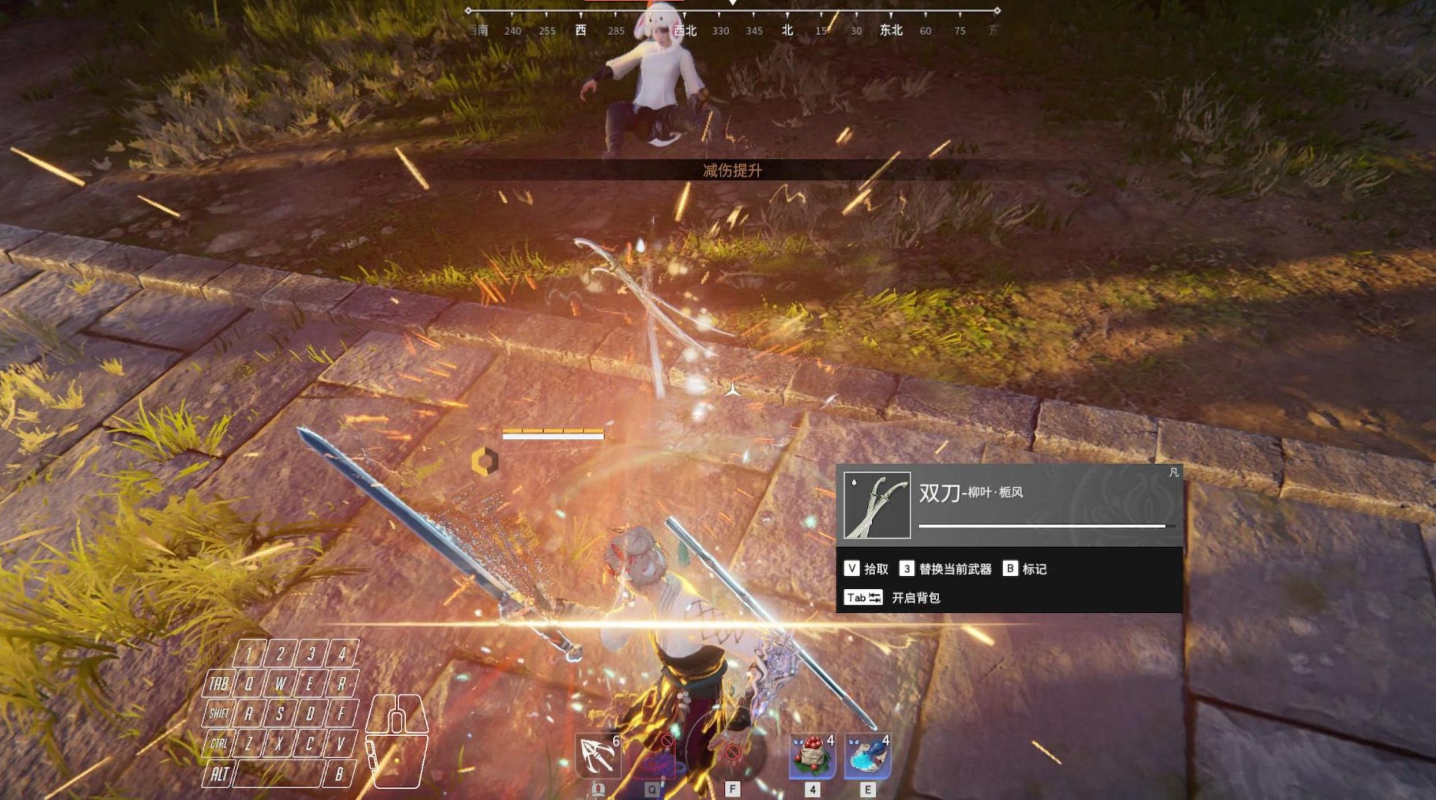Use the blue armor powder item
1436x800 pixels.
867,757
